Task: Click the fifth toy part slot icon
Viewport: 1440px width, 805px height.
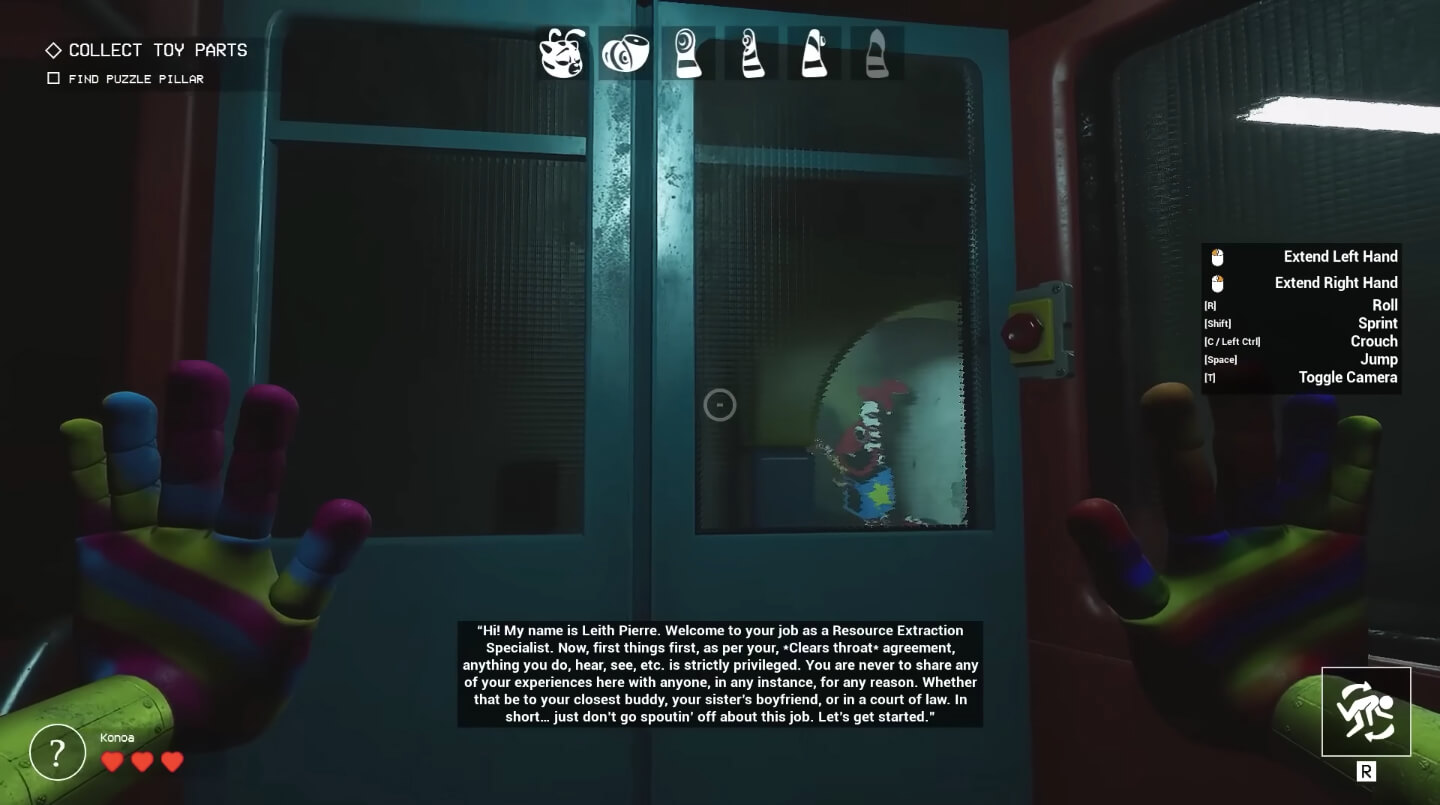Action: point(814,54)
